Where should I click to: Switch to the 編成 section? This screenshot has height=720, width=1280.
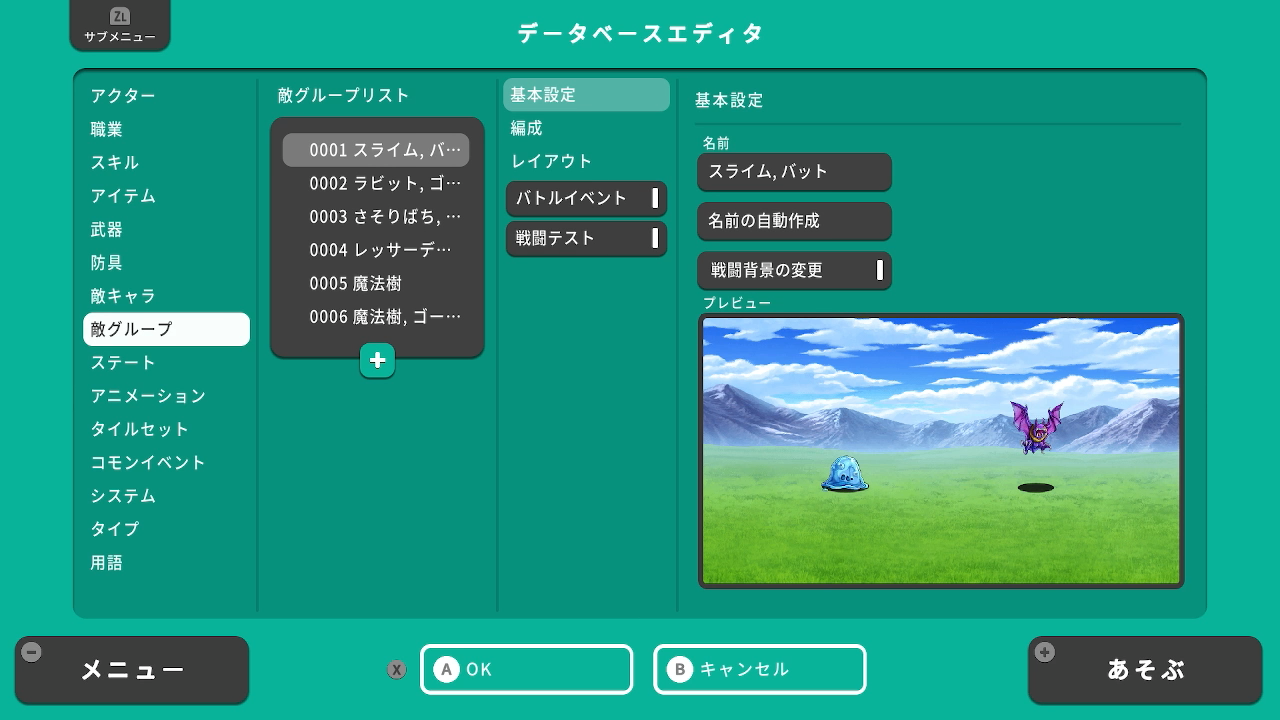(x=526, y=128)
